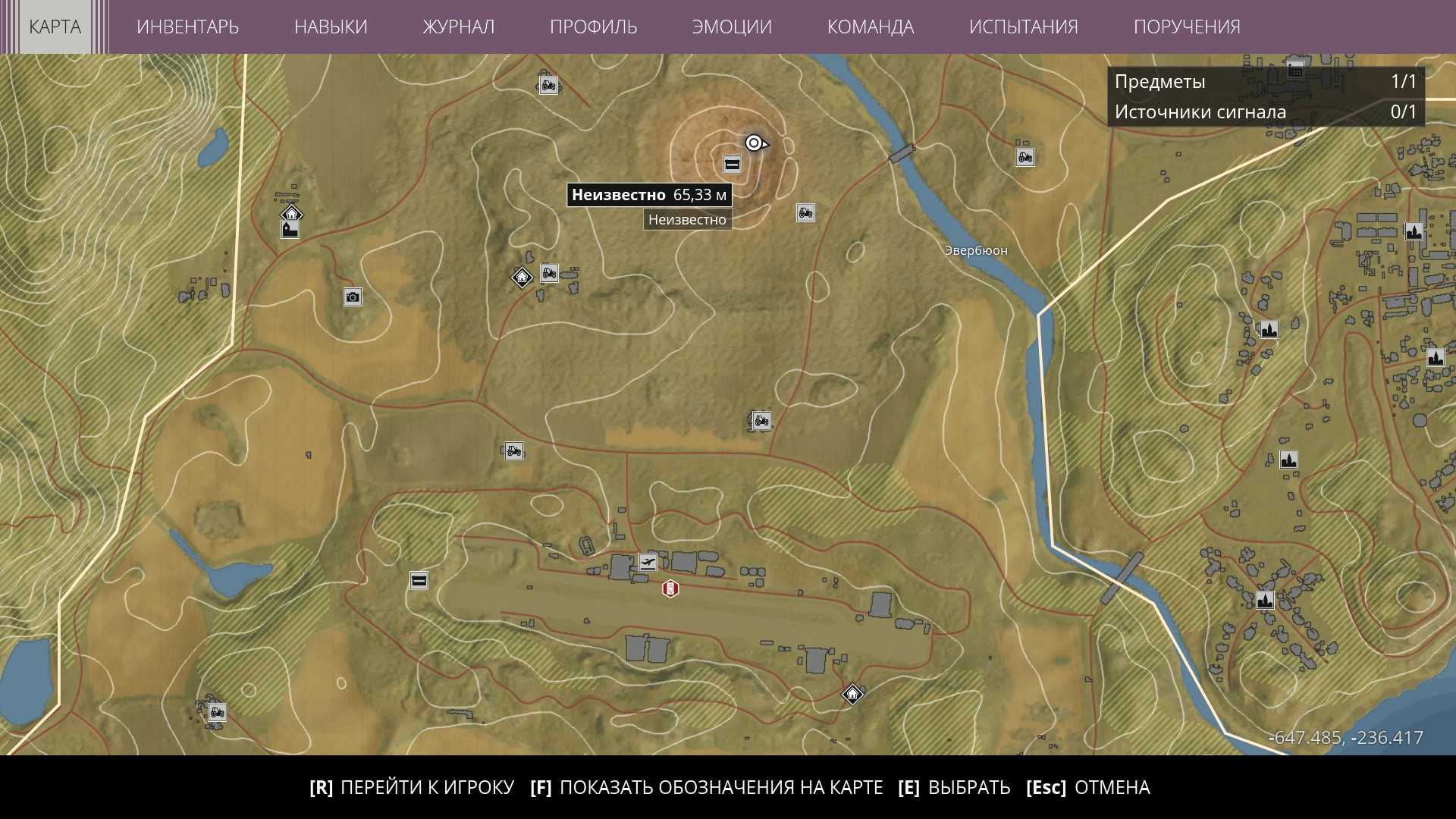Select the factory building map icon

click(x=290, y=229)
